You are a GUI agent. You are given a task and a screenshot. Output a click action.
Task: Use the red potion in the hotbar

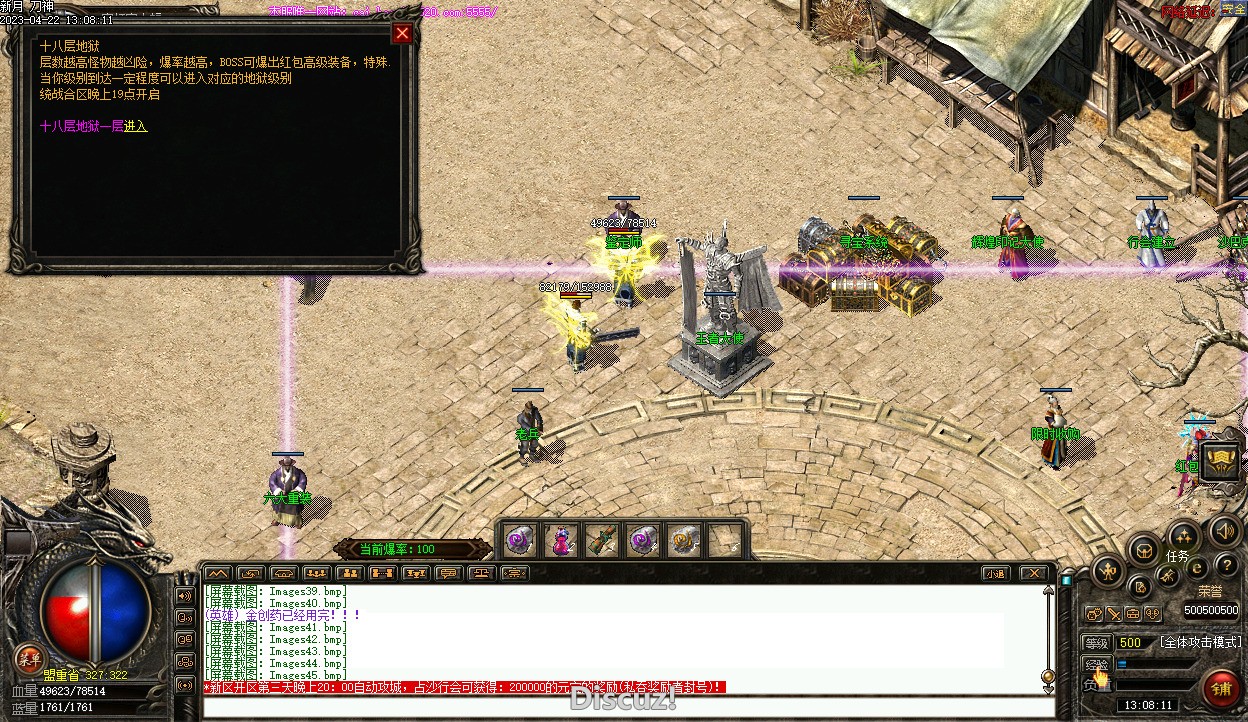click(562, 541)
